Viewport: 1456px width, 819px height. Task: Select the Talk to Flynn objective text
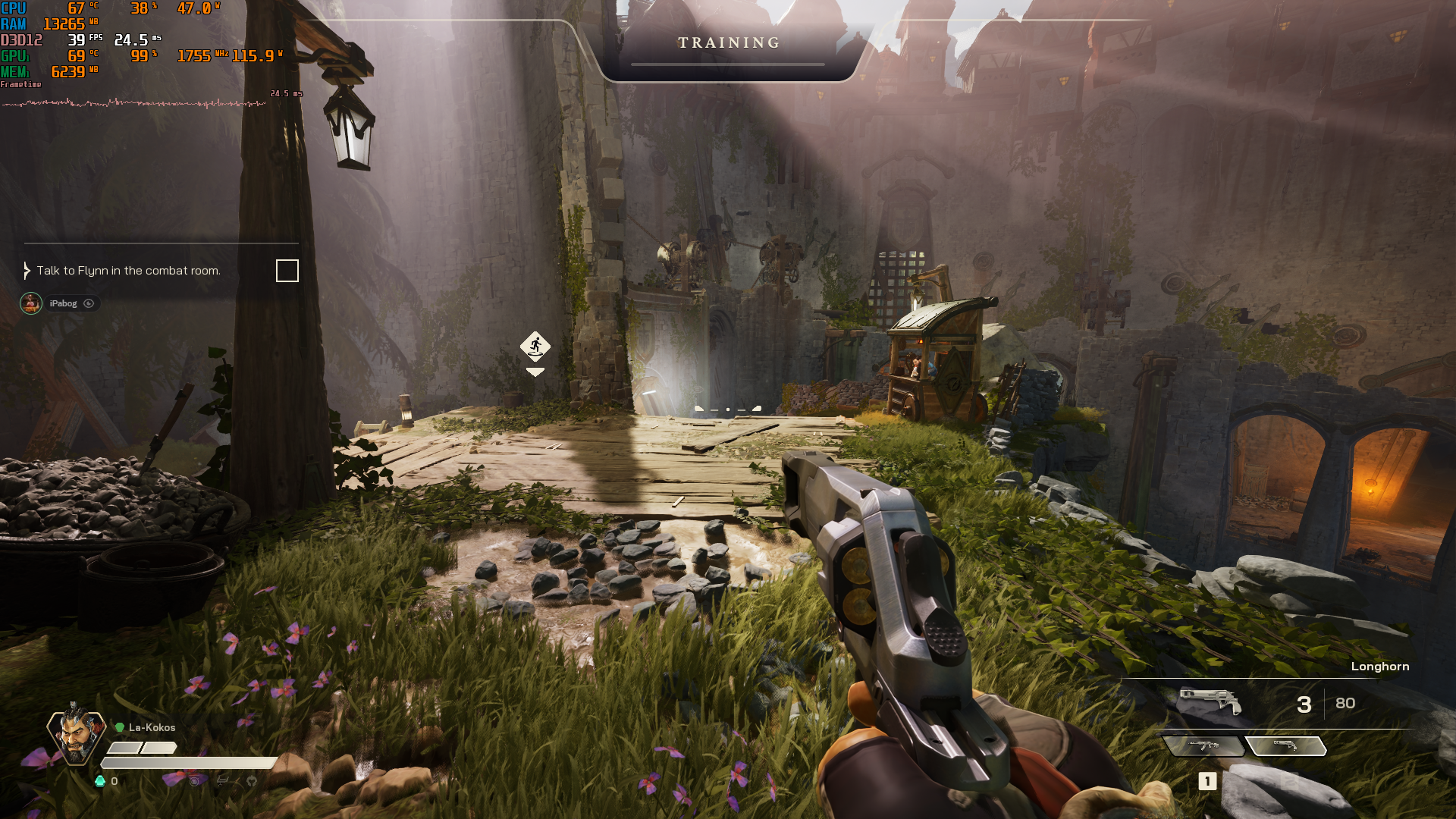tap(128, 271)
